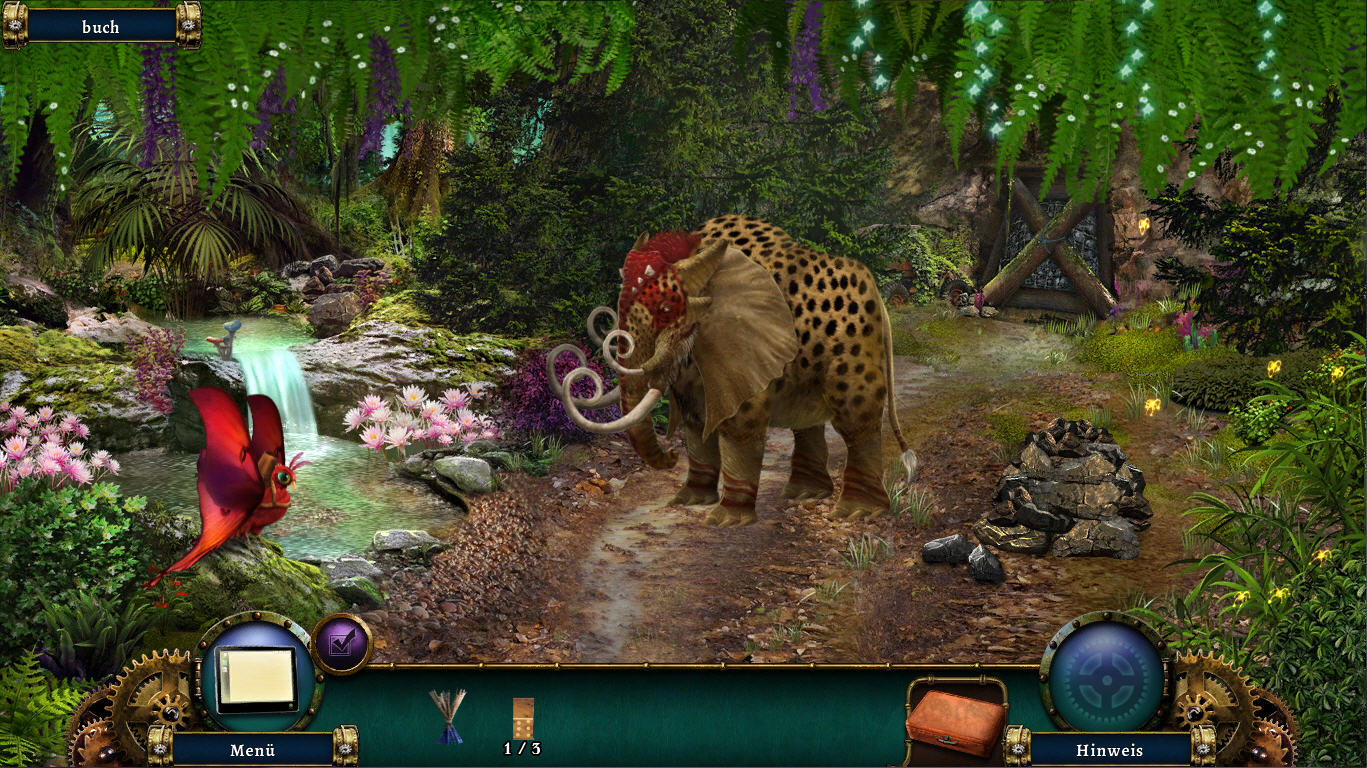
Task: Click the buch label at top
Action: (x=101, y=27)
